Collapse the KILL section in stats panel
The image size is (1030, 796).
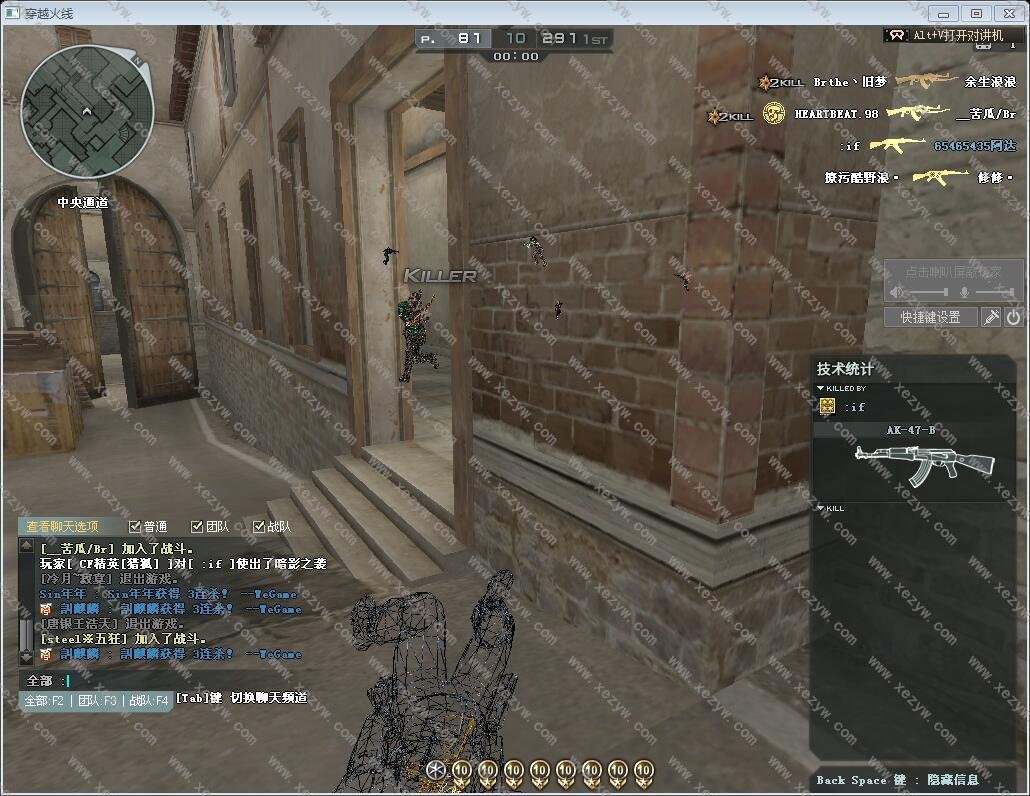(821, 508)
